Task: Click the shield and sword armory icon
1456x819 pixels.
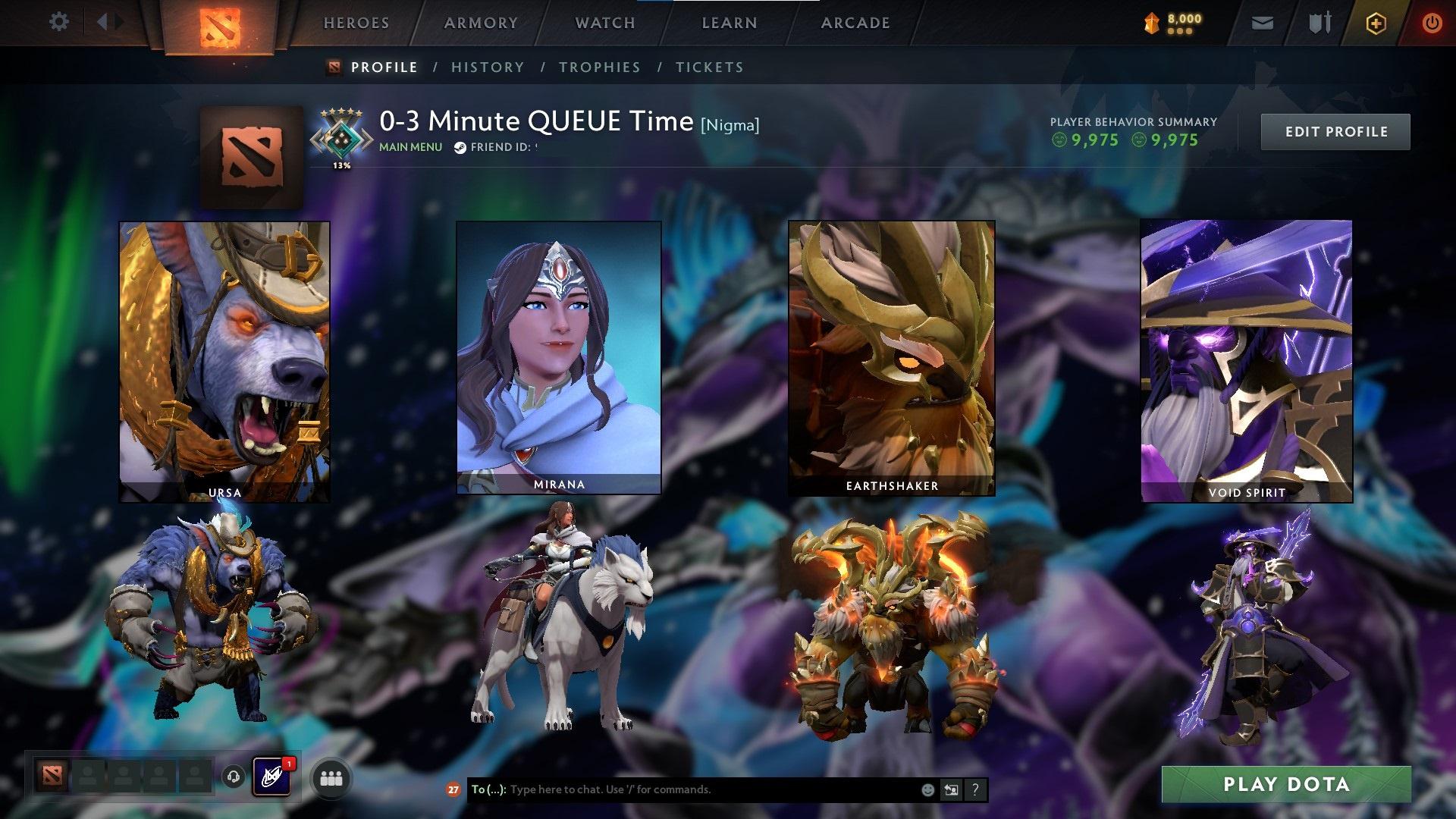Action: (1319, 23)
